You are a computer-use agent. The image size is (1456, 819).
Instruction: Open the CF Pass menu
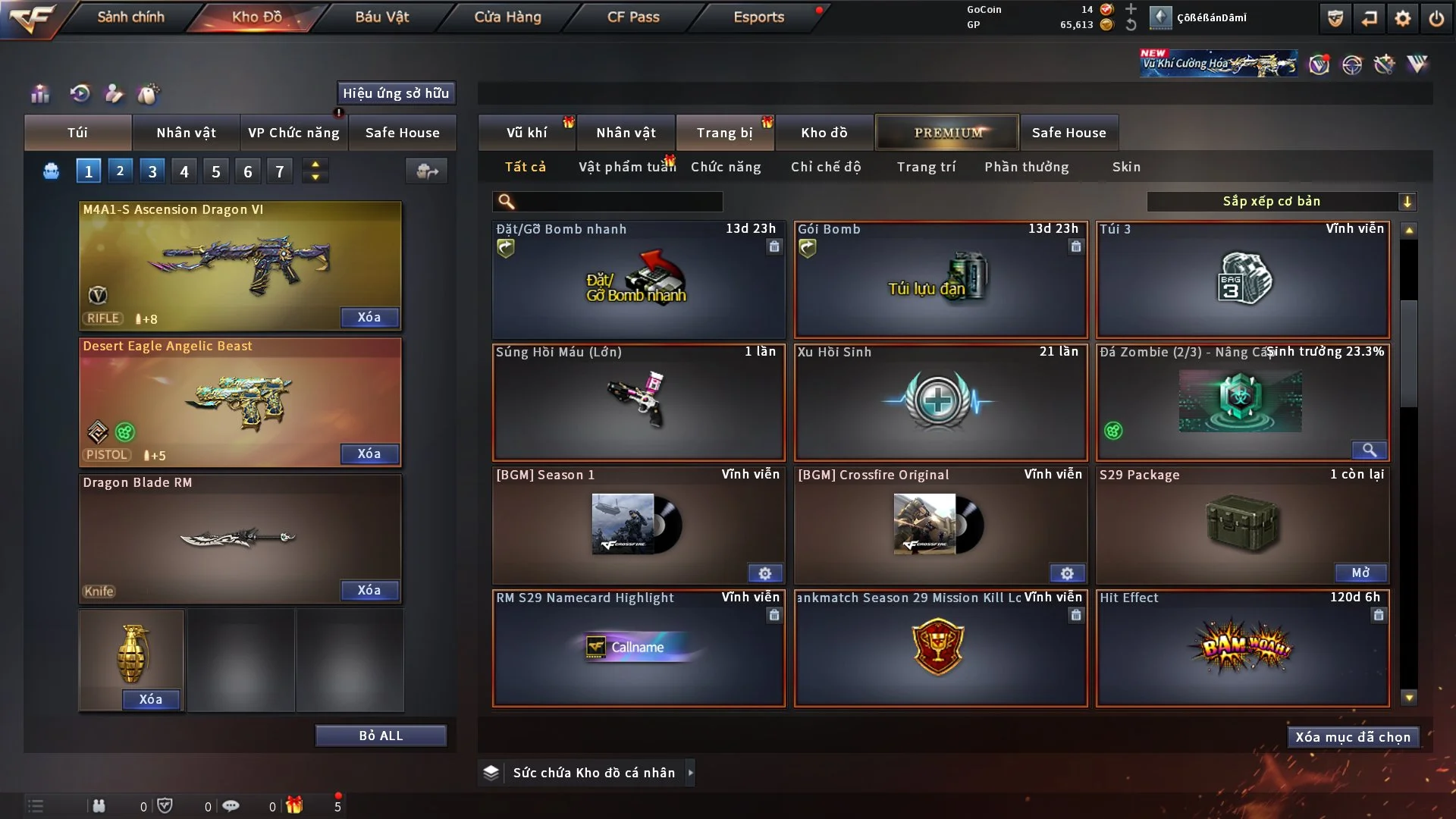[633, 17]
